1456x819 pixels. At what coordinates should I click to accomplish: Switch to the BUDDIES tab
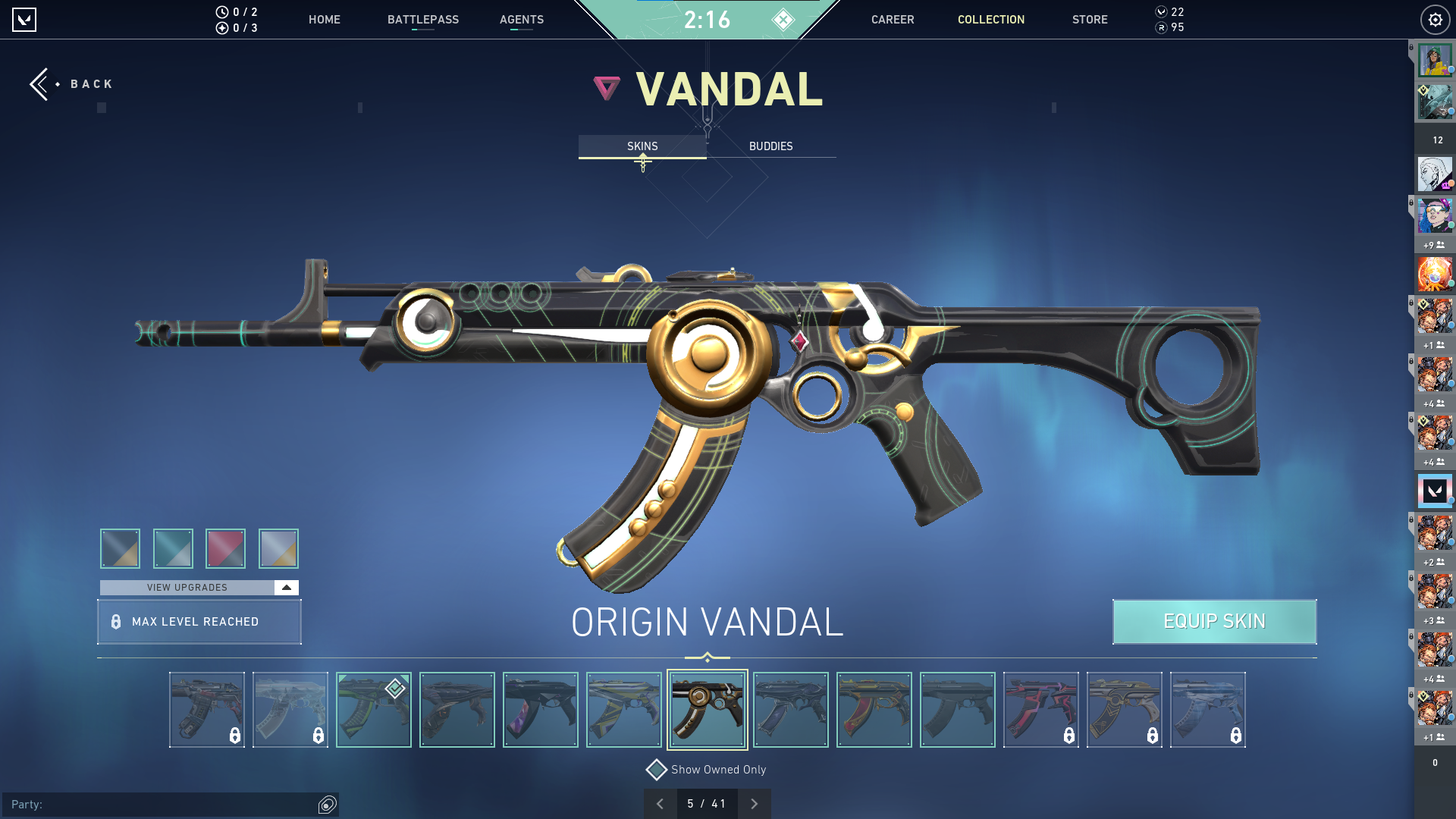[770, 146]
